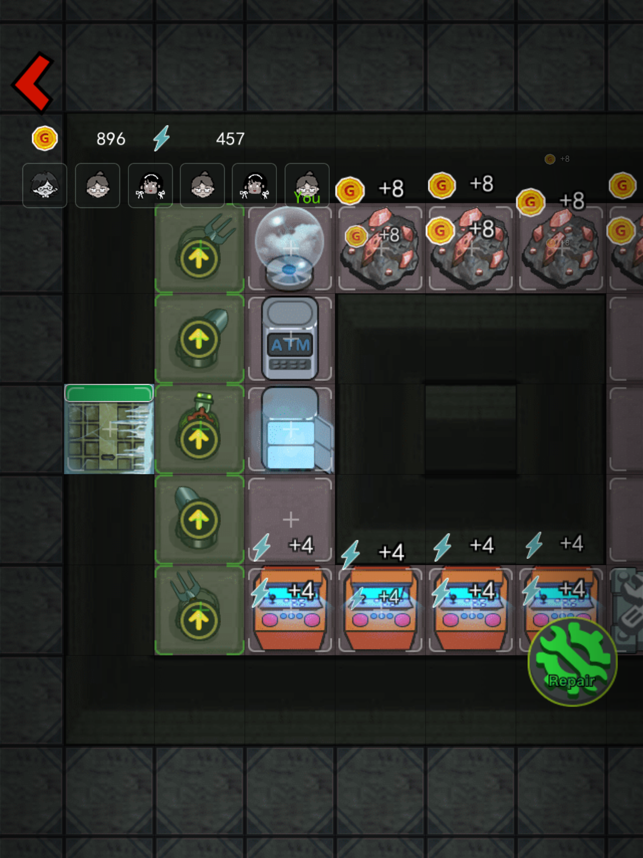Select the green door with health bar
This screenshot has width=643, height=858.
click(109, 430)
